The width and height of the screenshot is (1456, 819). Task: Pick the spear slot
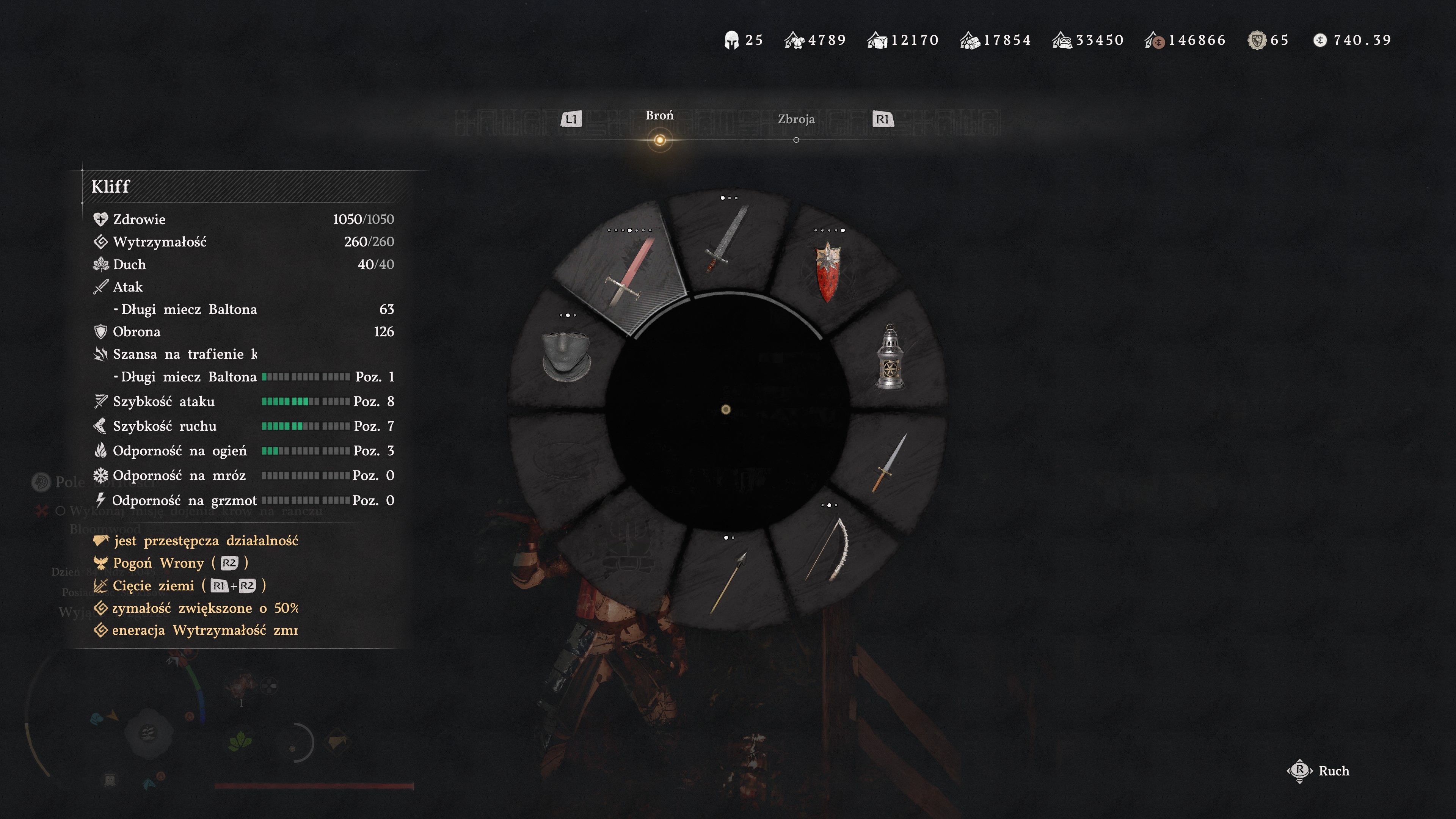(728, 582)
